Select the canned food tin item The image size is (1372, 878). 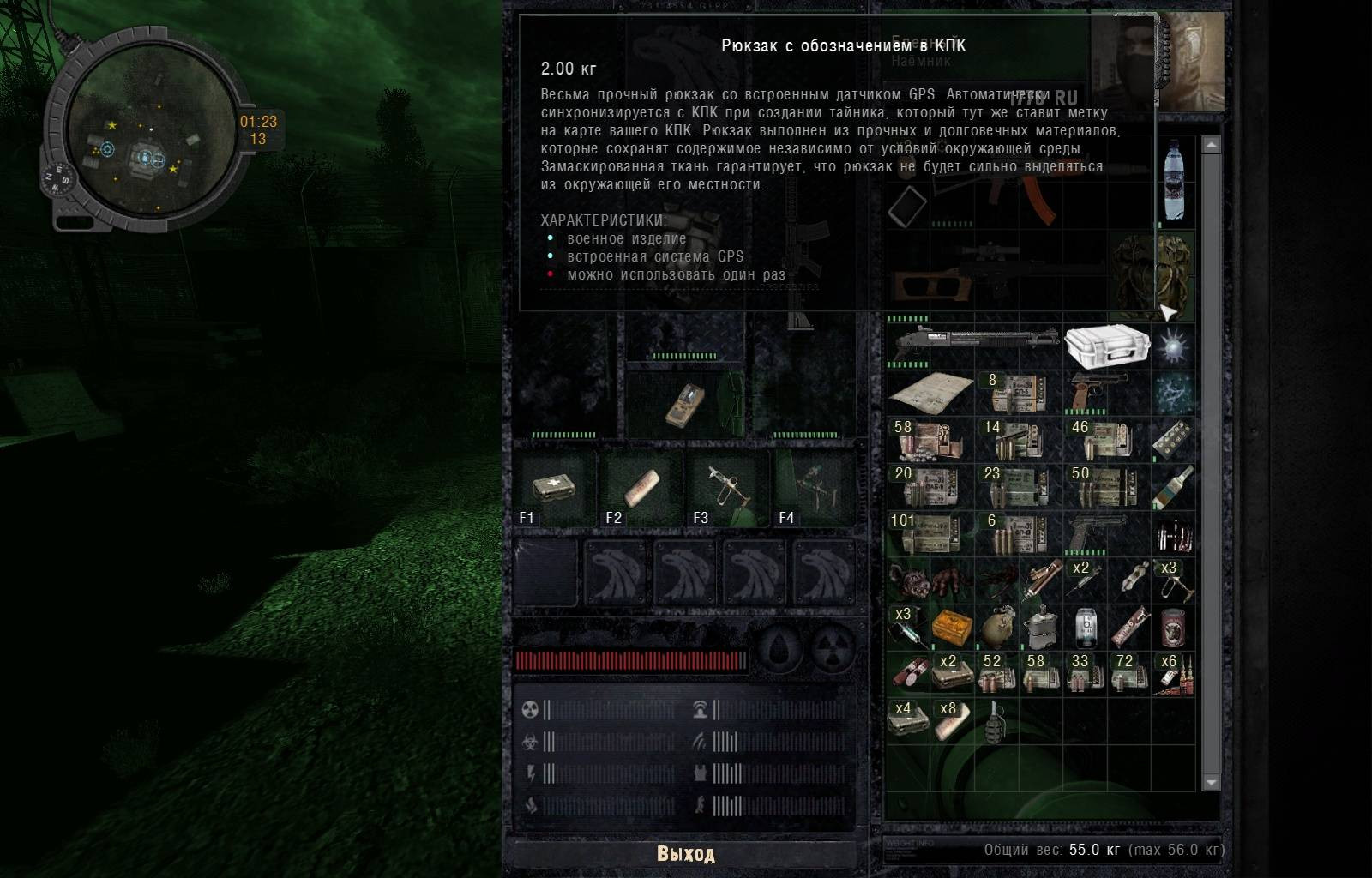pyautogui.click(x=1172, y=627)
